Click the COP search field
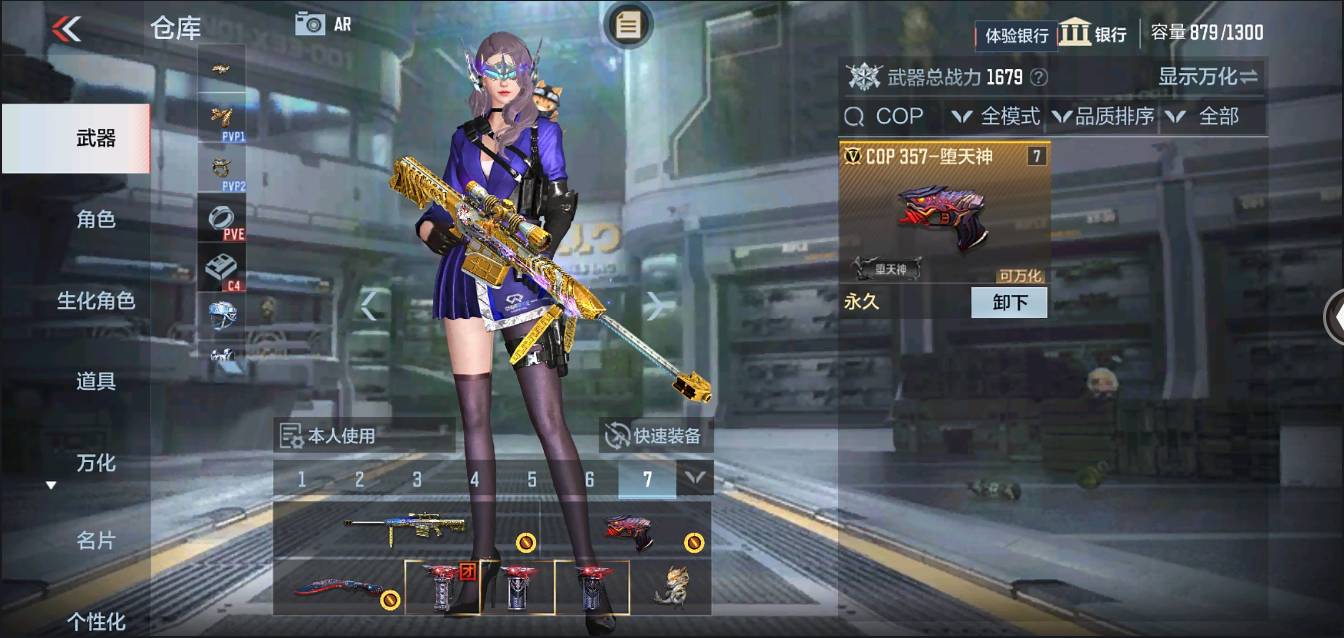This screenshot has height=638, width=1344. [x=890, y=117]
